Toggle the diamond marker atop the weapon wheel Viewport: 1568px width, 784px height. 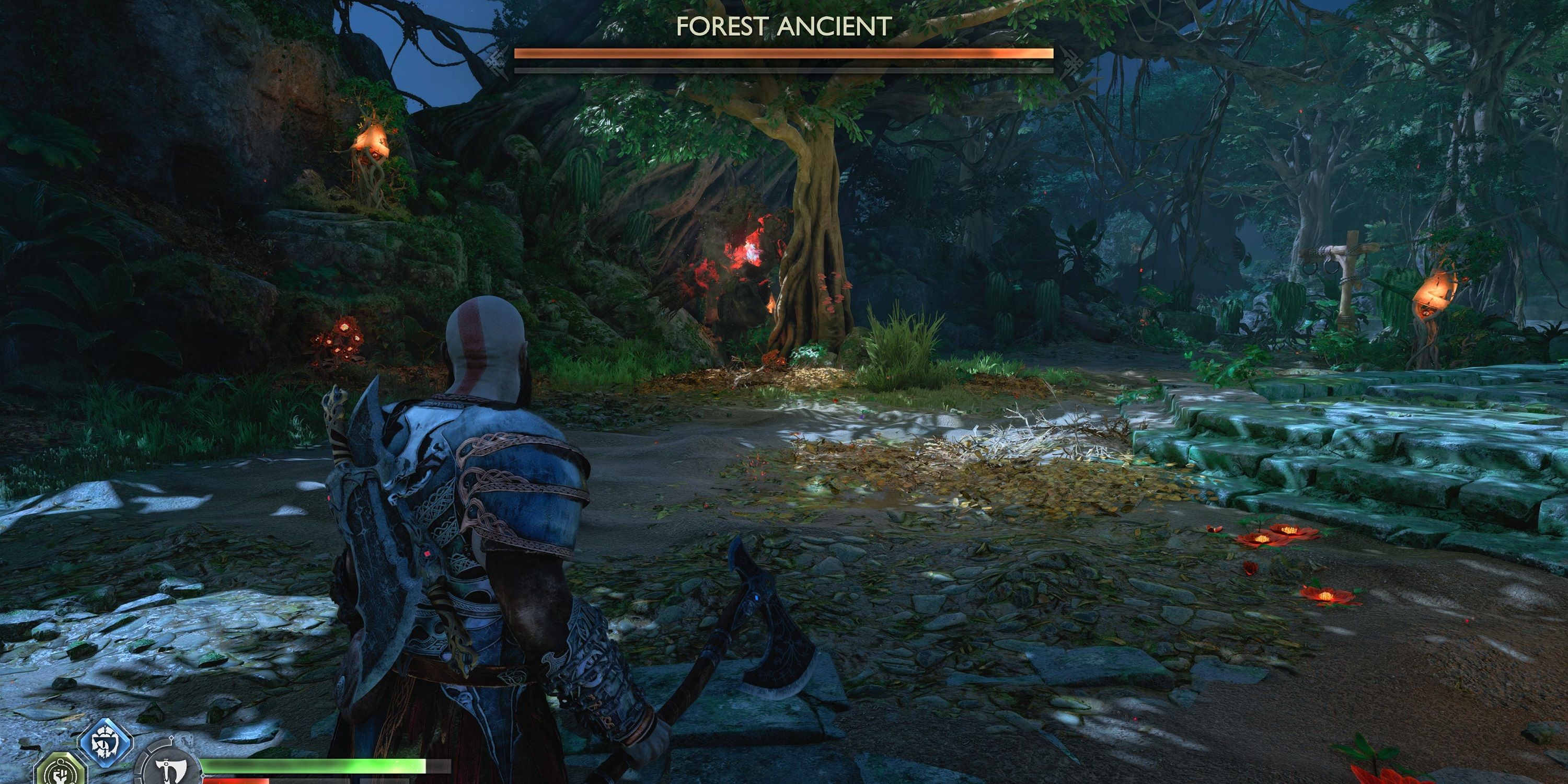coord(171,739)
